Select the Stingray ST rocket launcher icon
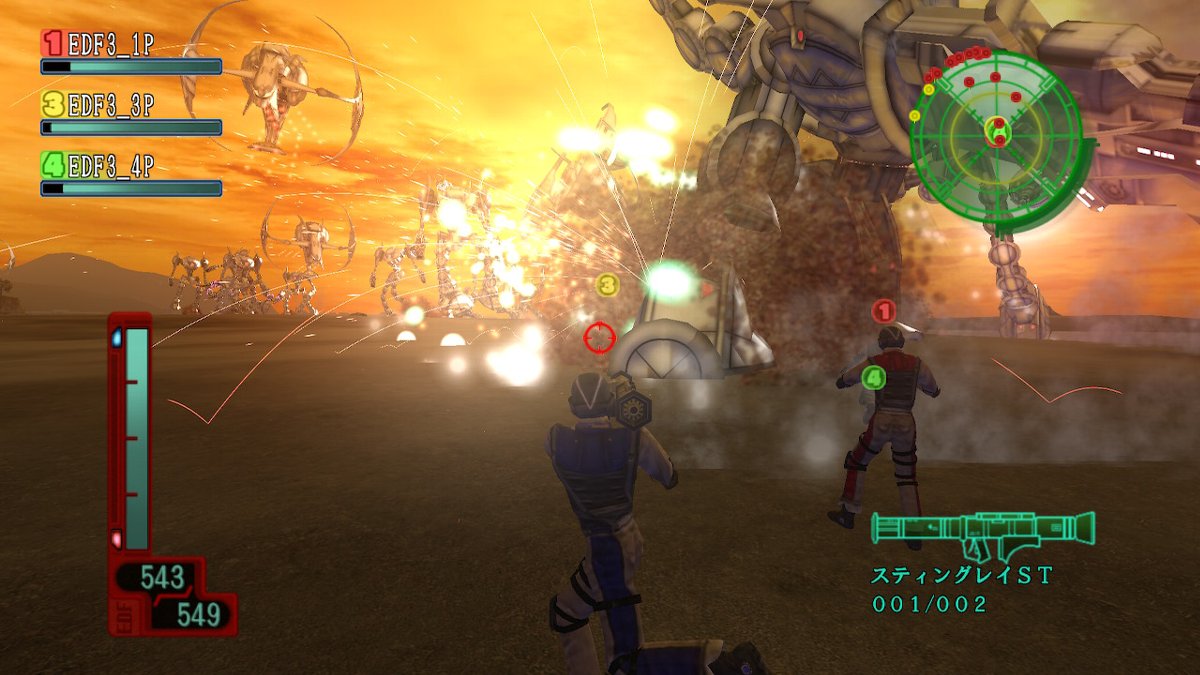The image size is (1200, 675). pyautogui.click(x=982, y=531)
